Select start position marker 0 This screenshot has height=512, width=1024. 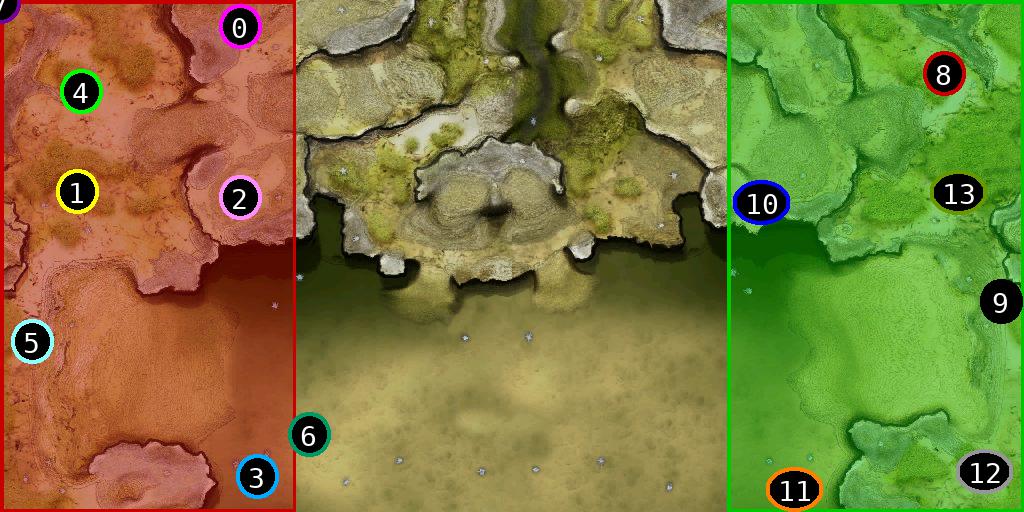(x=239, y=28)
